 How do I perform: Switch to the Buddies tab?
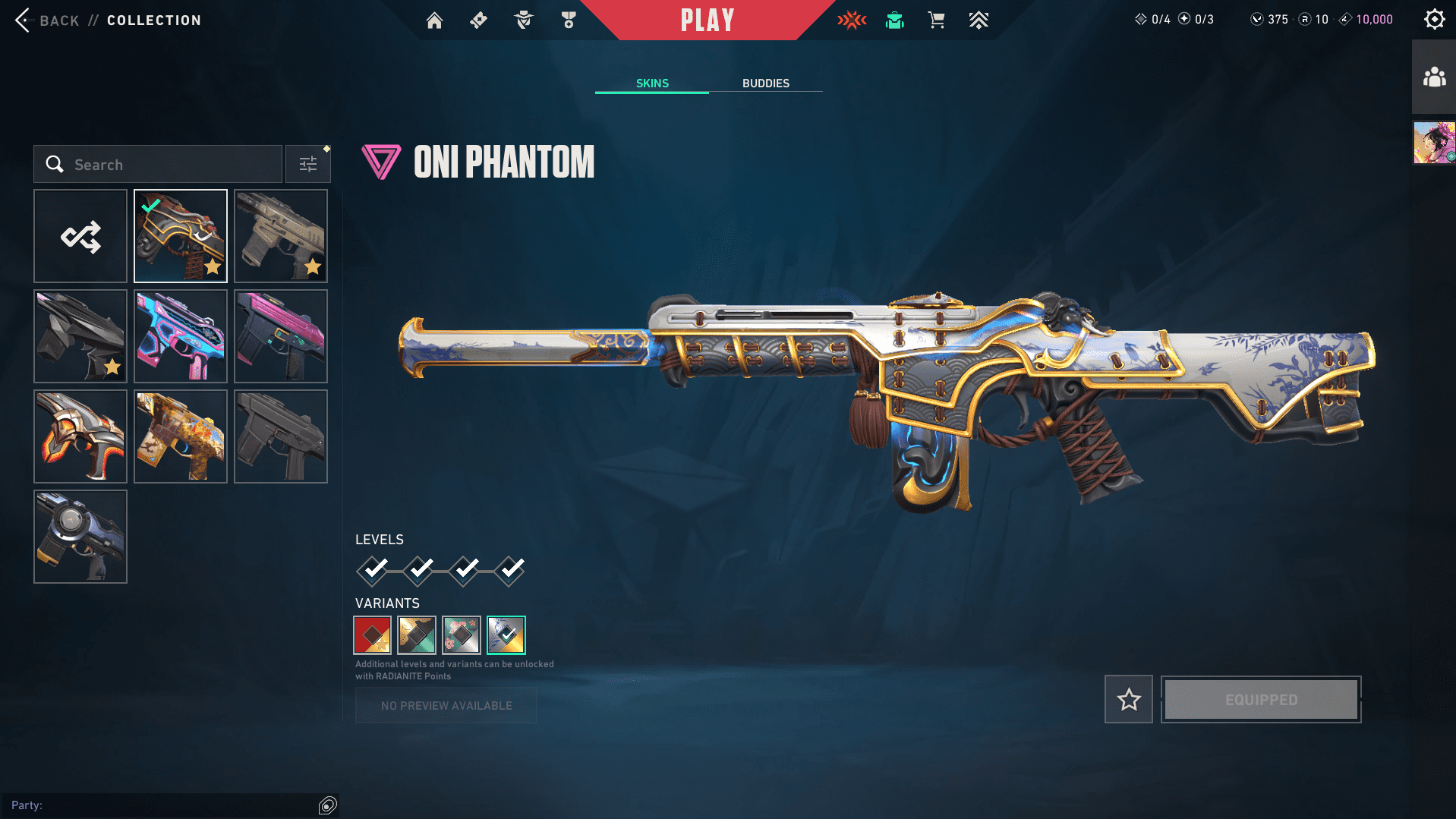point(765,83)
